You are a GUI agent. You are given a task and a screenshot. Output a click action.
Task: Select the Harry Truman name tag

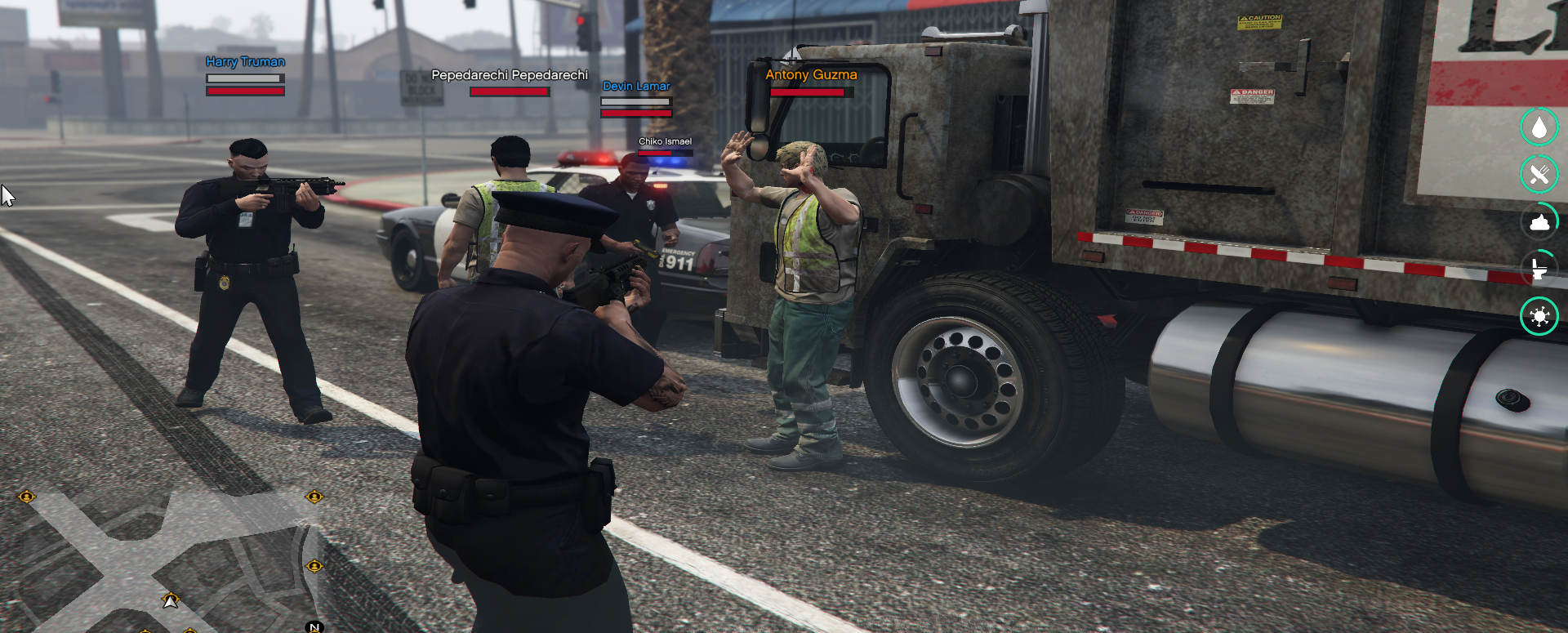coord(245,62)
